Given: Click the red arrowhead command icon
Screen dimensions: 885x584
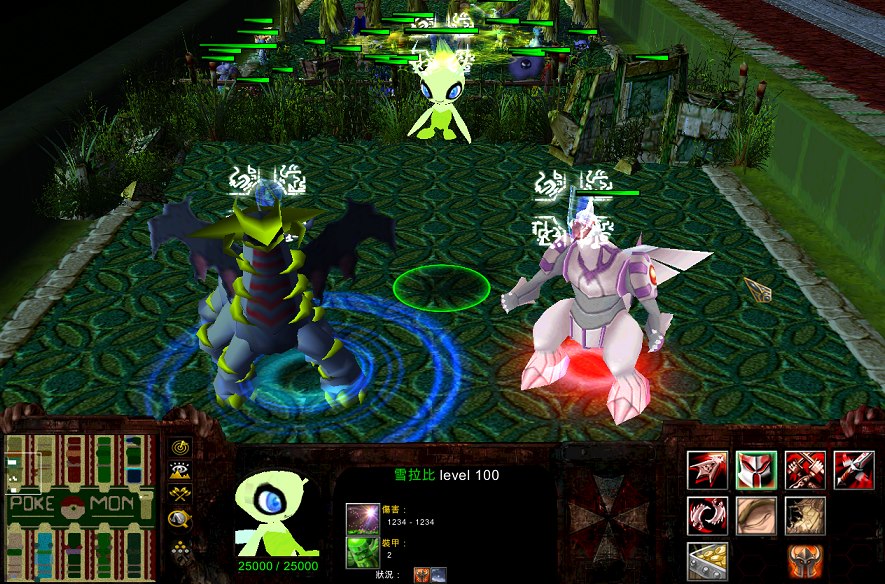Looking at the screenshot, I should click(x=707, y=470).
